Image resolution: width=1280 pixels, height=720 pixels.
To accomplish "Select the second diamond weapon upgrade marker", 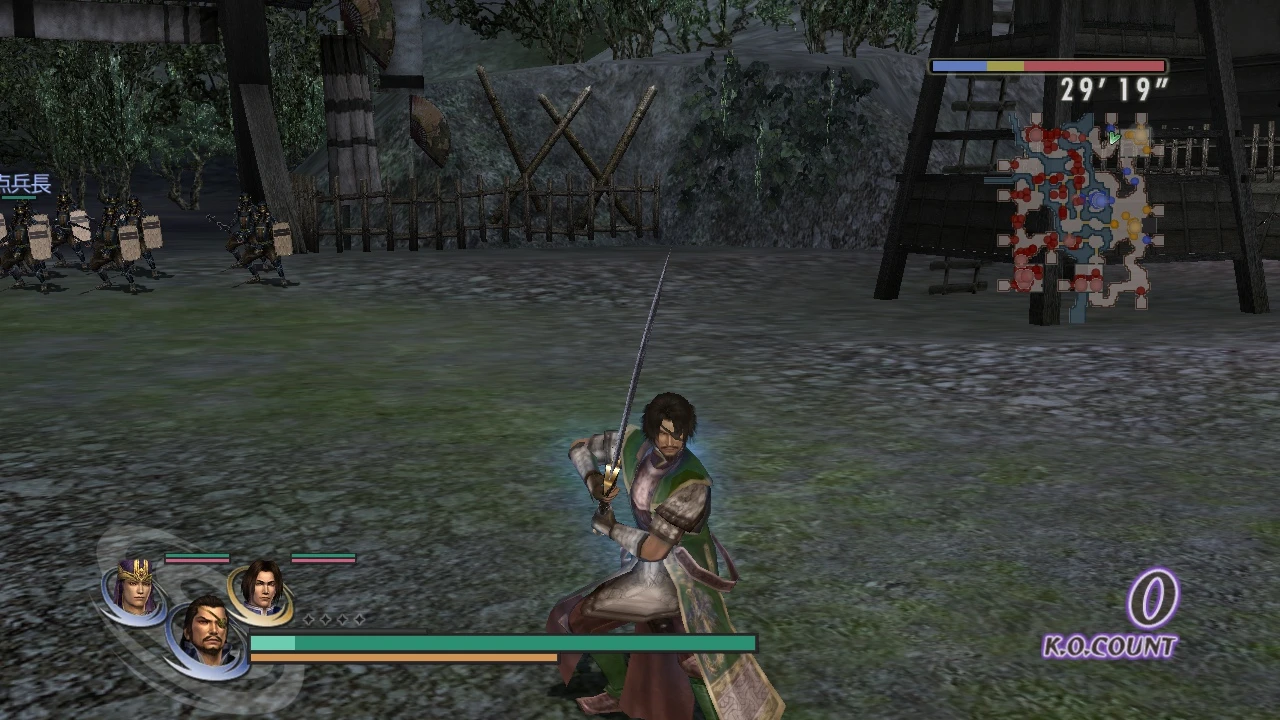I will click(x=324, y=618).
